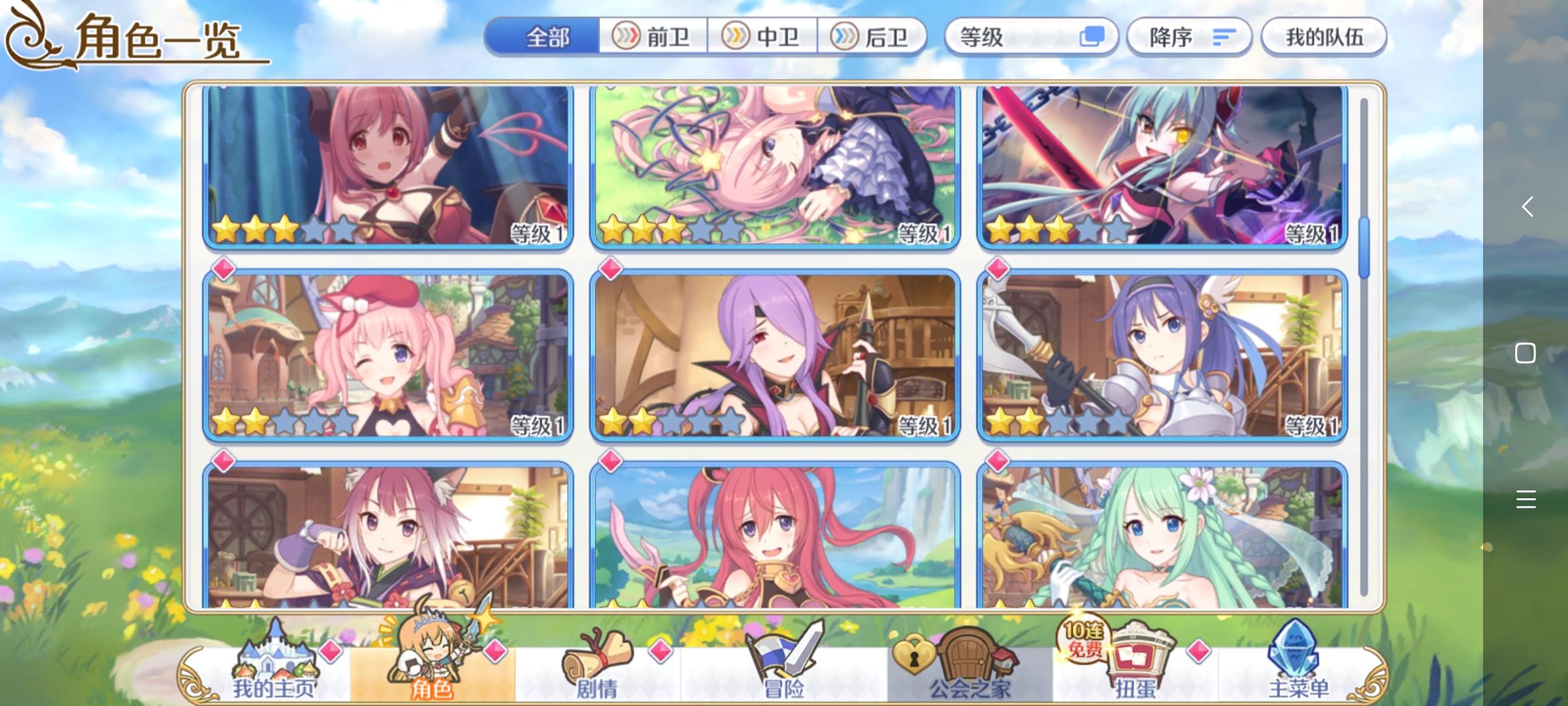Click the 我的队伍 button
1568x706 pixels.
click(1324, 37)
